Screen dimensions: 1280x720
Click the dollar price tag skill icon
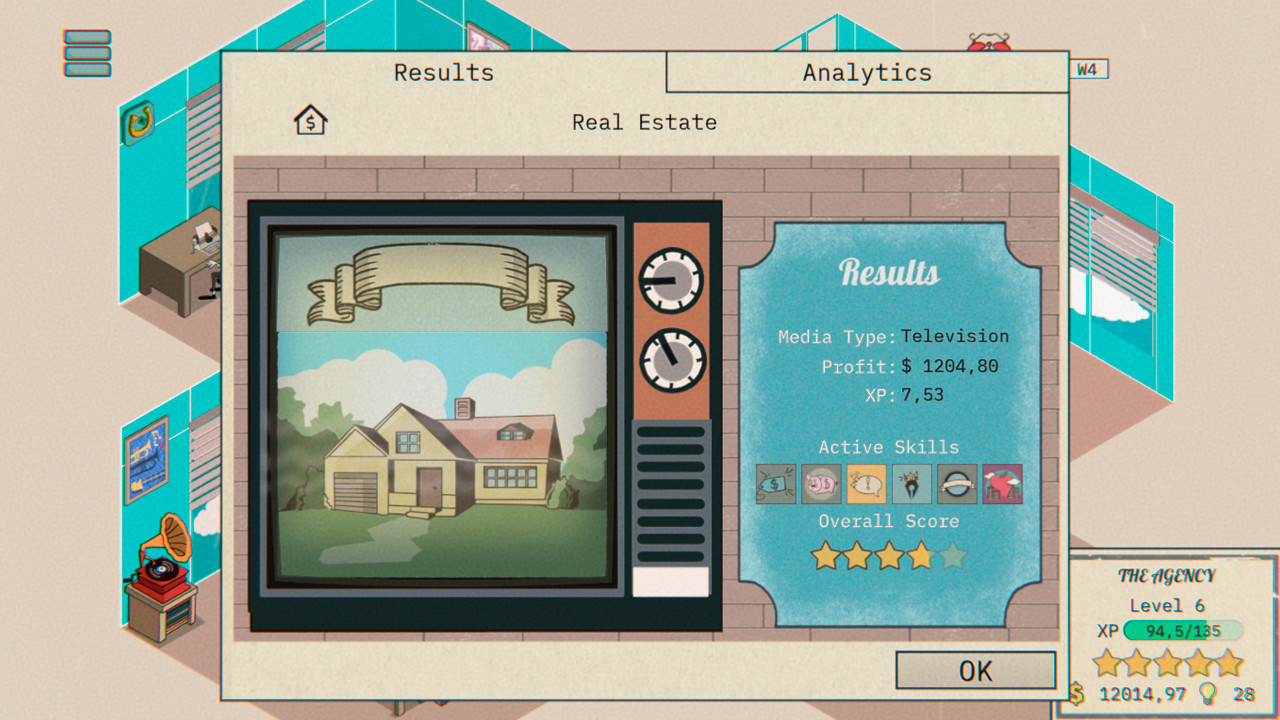[775, 484]
